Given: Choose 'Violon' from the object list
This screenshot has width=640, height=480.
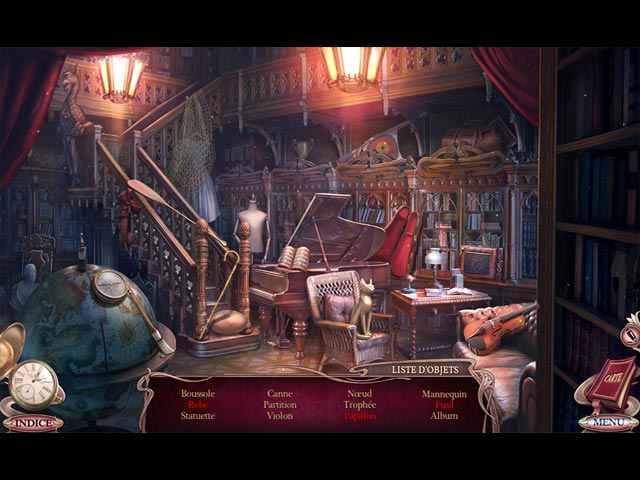Looking at the screenshot, I should (280, 416).
